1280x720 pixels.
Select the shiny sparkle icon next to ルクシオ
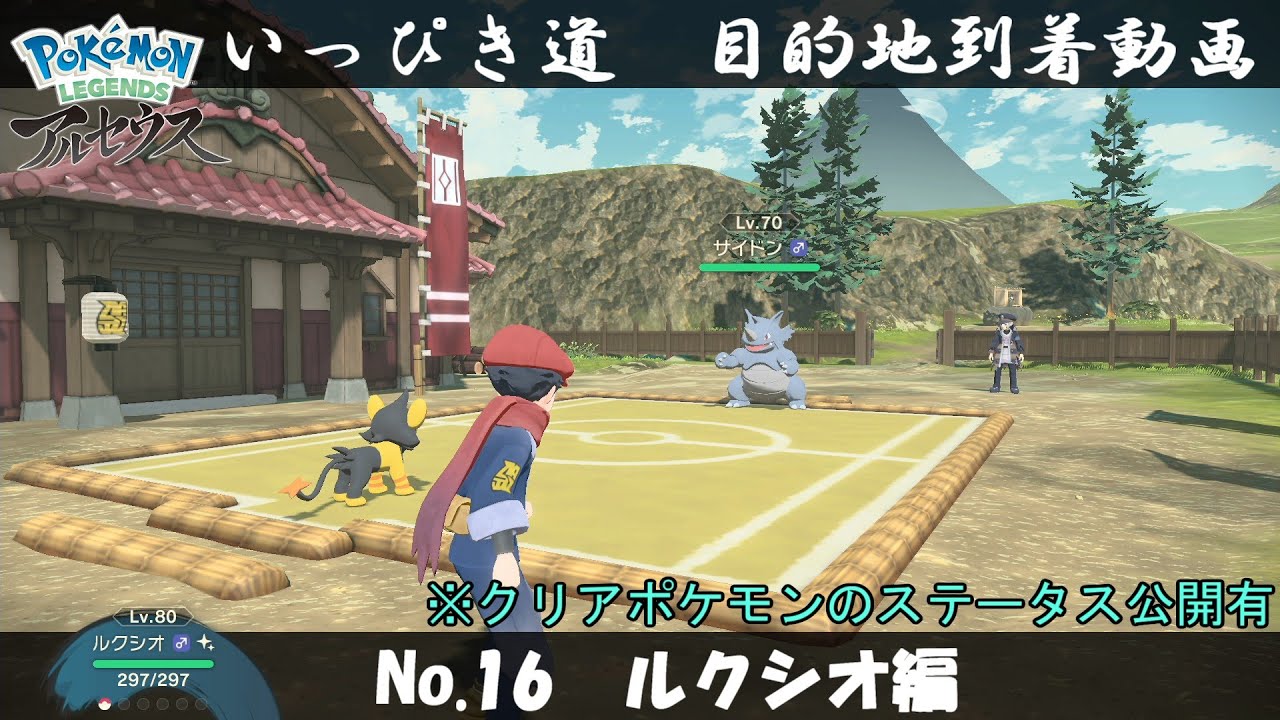click(205, 642)
